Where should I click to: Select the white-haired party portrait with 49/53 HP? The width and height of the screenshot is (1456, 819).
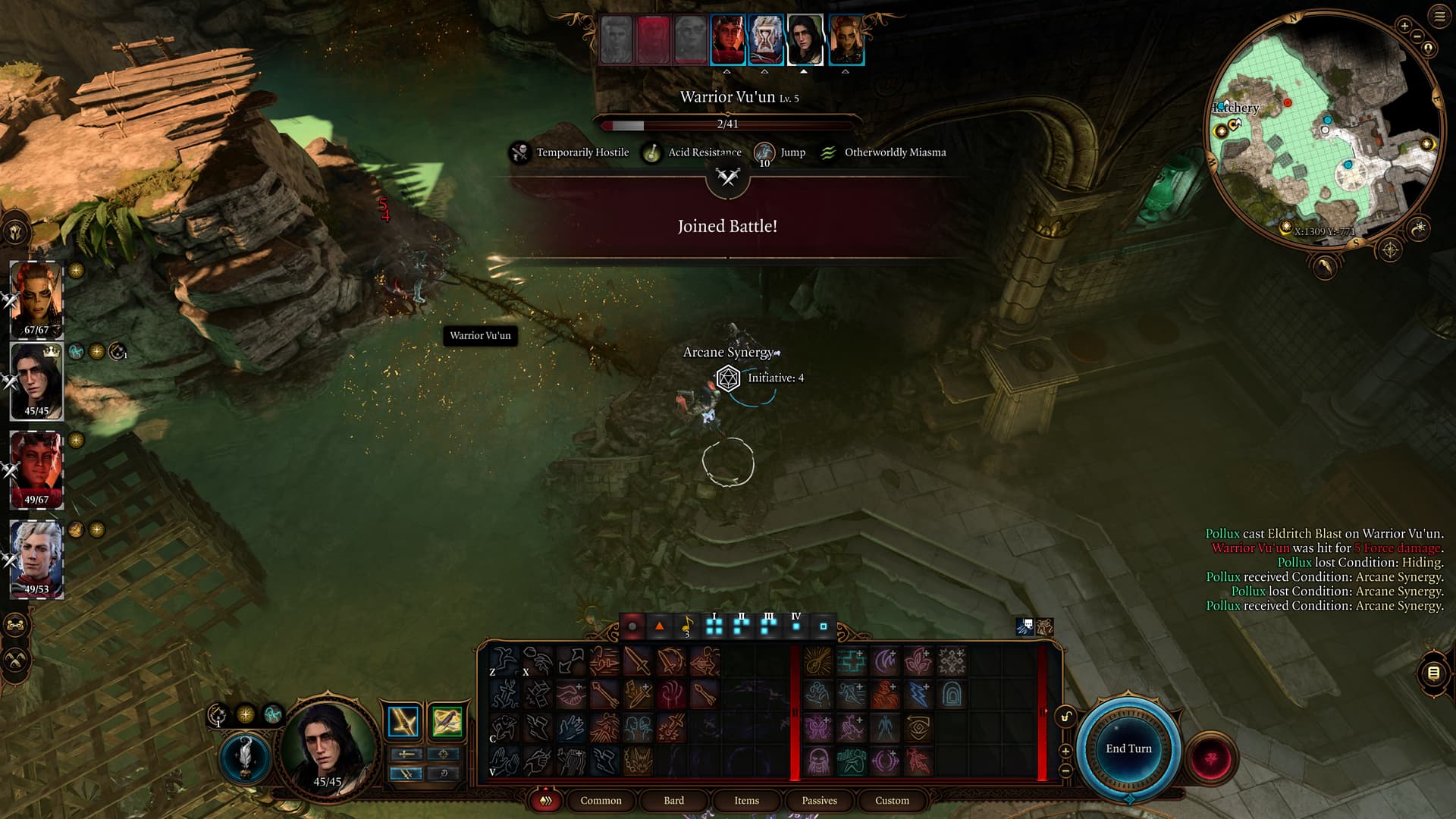click(36, 558)
